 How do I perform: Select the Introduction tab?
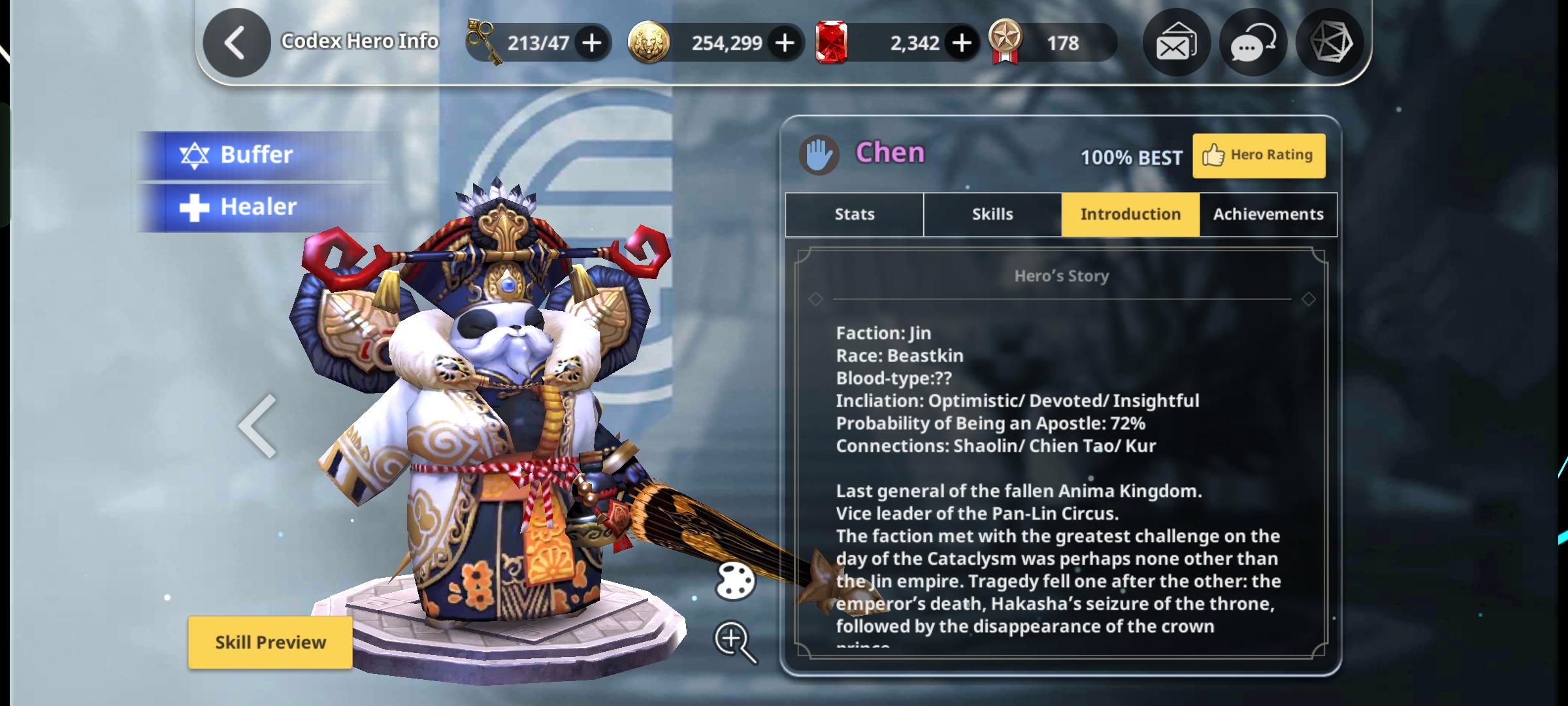click(1130, 214)
